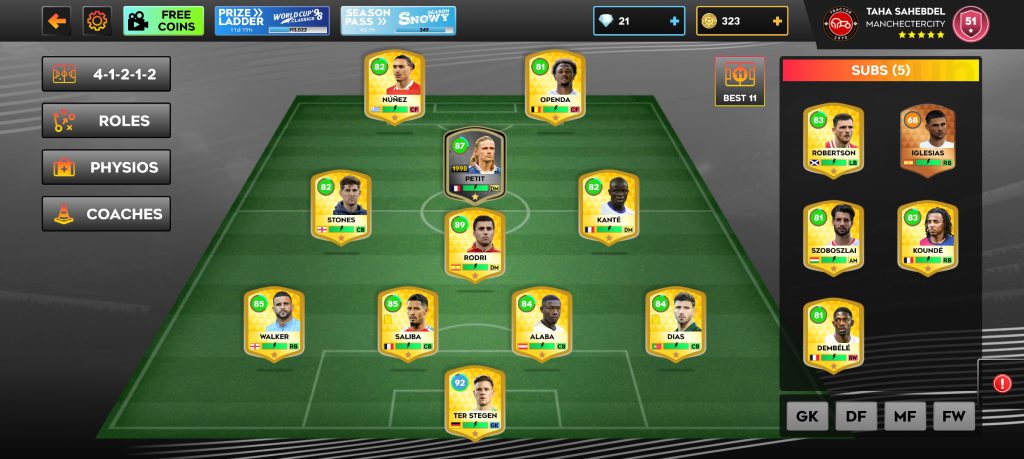Image resolution: width=1024 pixels, height=459 pixels.
Task: Claim the Free Coins video offer
Action: coord(163,21)
